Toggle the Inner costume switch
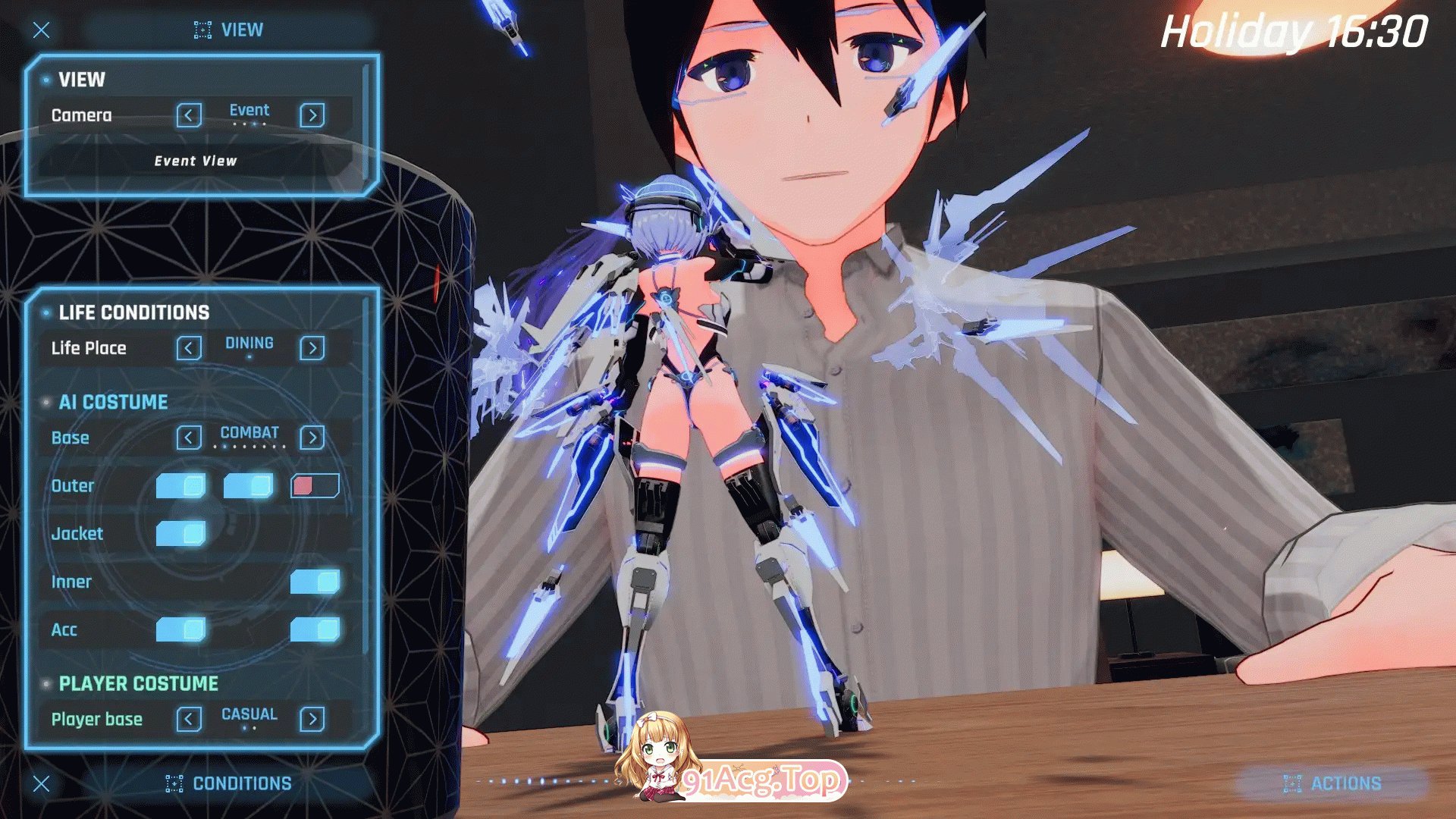 tap(315, 582)
